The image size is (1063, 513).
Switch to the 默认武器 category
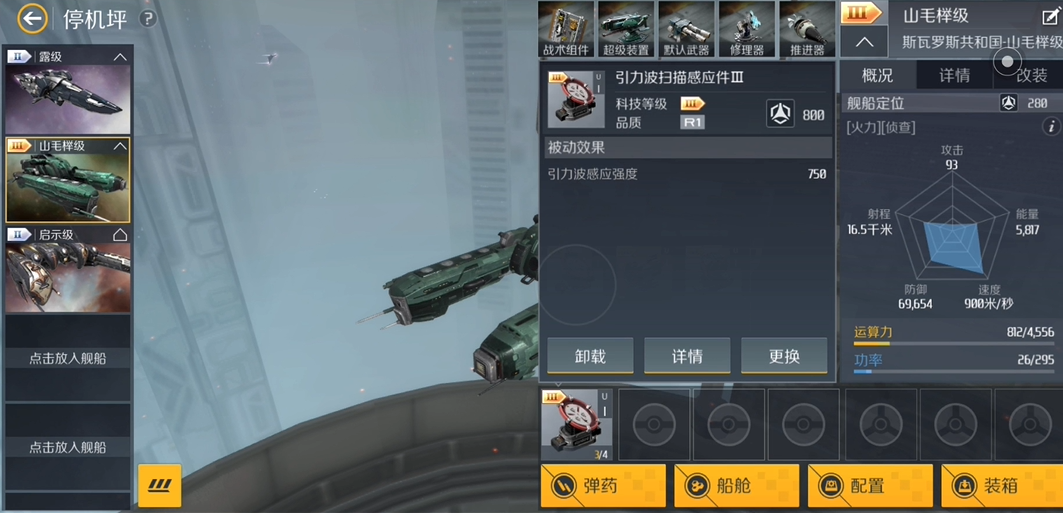(x=686, y=29)
